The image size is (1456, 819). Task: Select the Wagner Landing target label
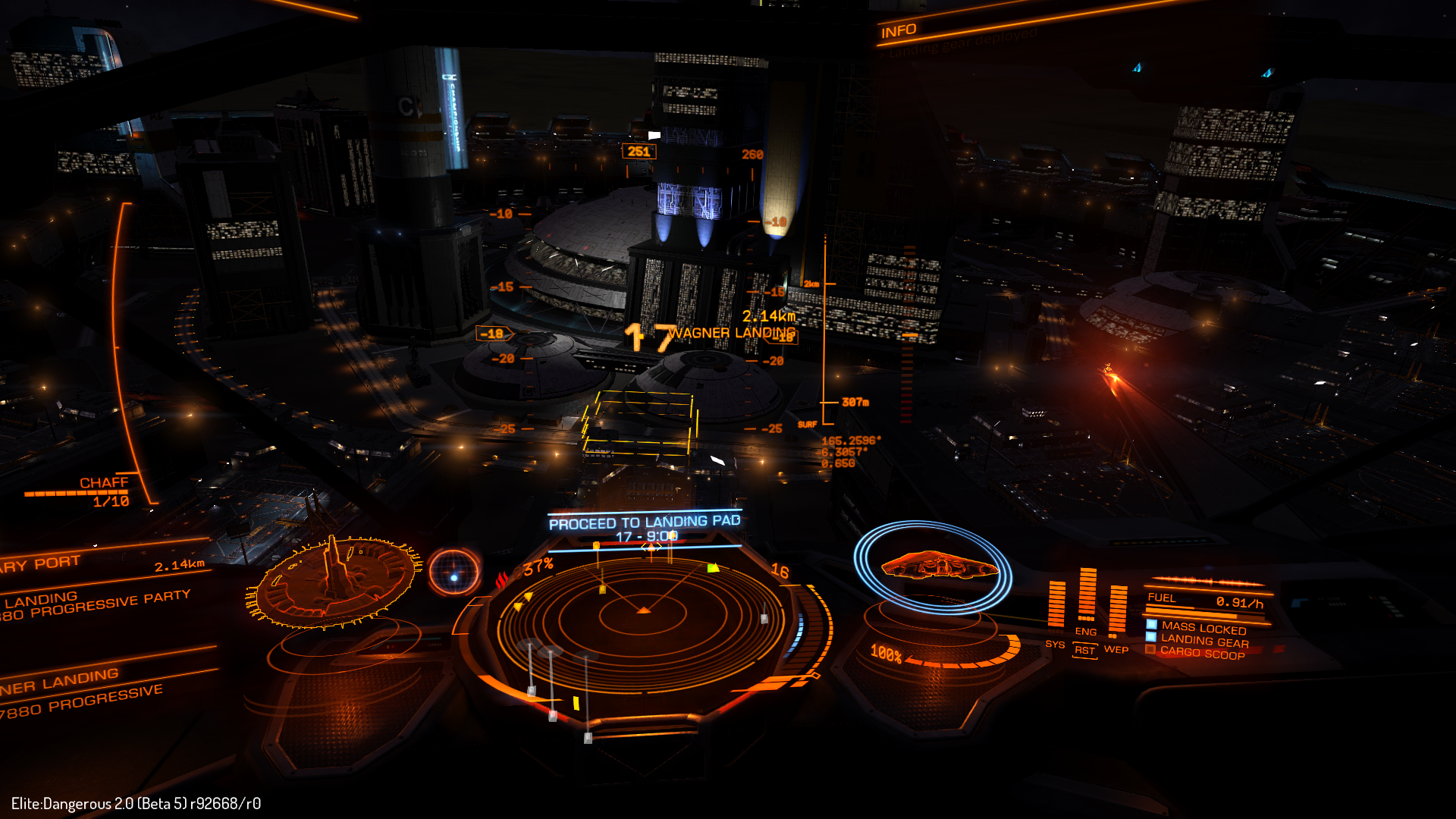point(733,333)
